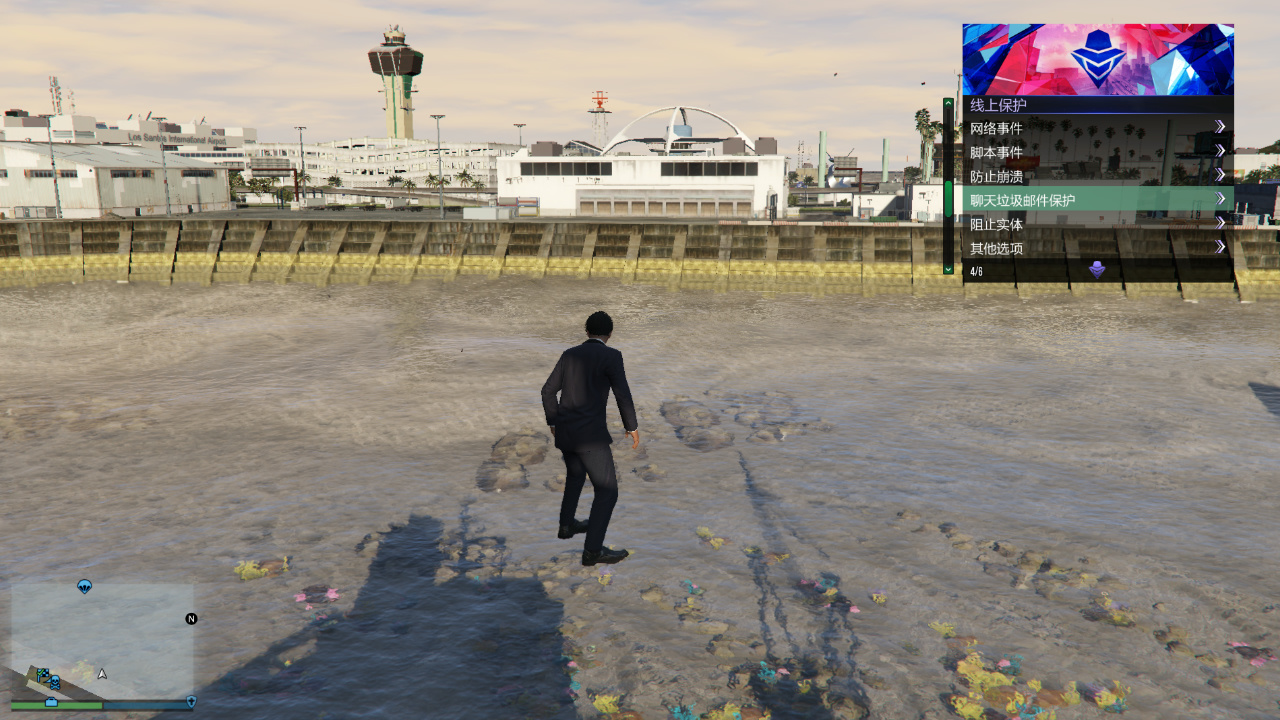Click the skull-and-crossbones blip on the minimap
Image resolution: width=1280 pixels, height=720 pixels.
(56, 683)
